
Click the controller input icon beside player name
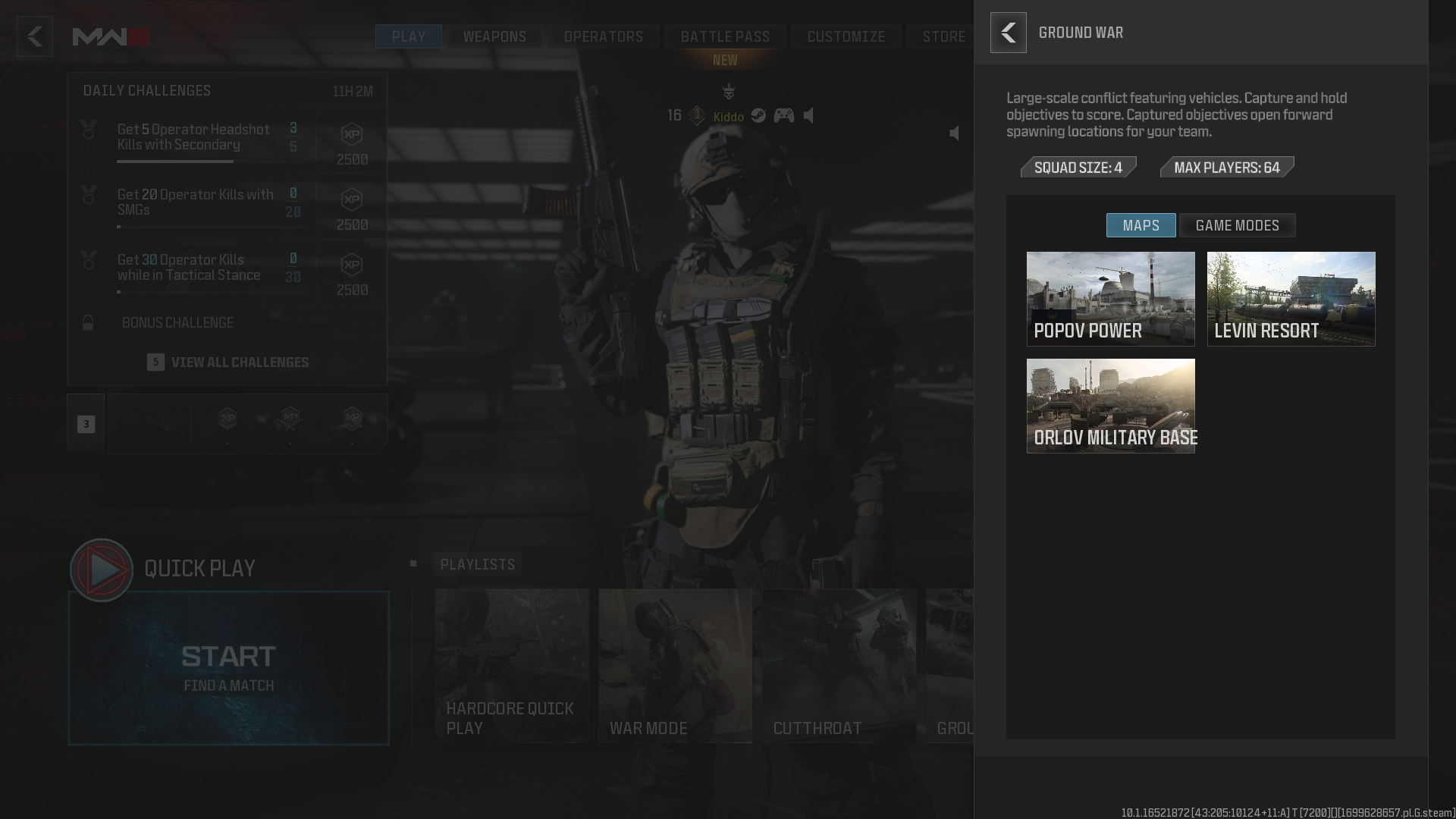coord(783,116)
